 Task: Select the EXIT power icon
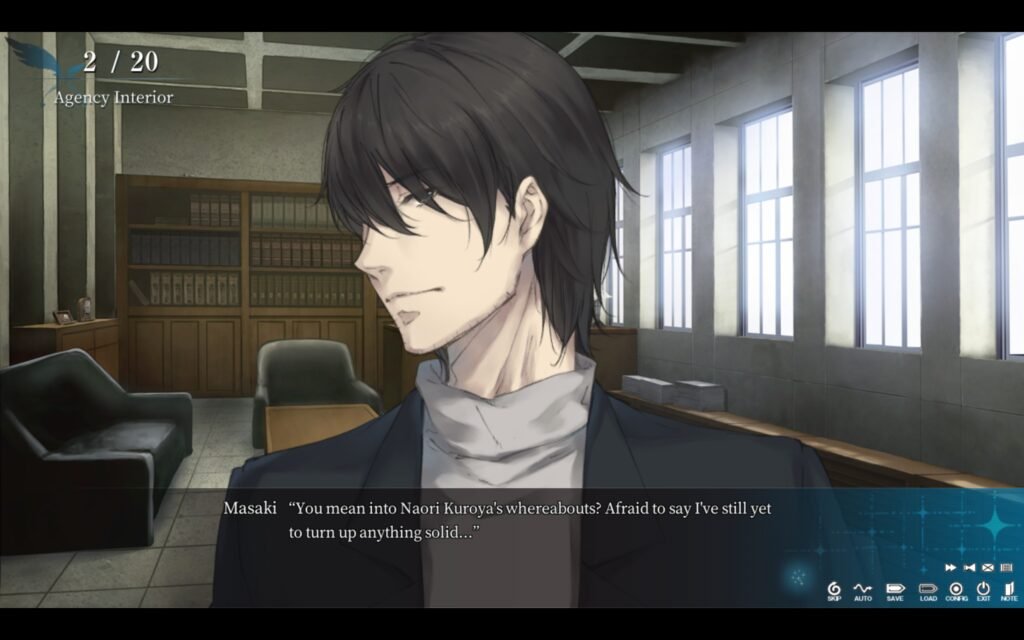(x=983, y=590)
